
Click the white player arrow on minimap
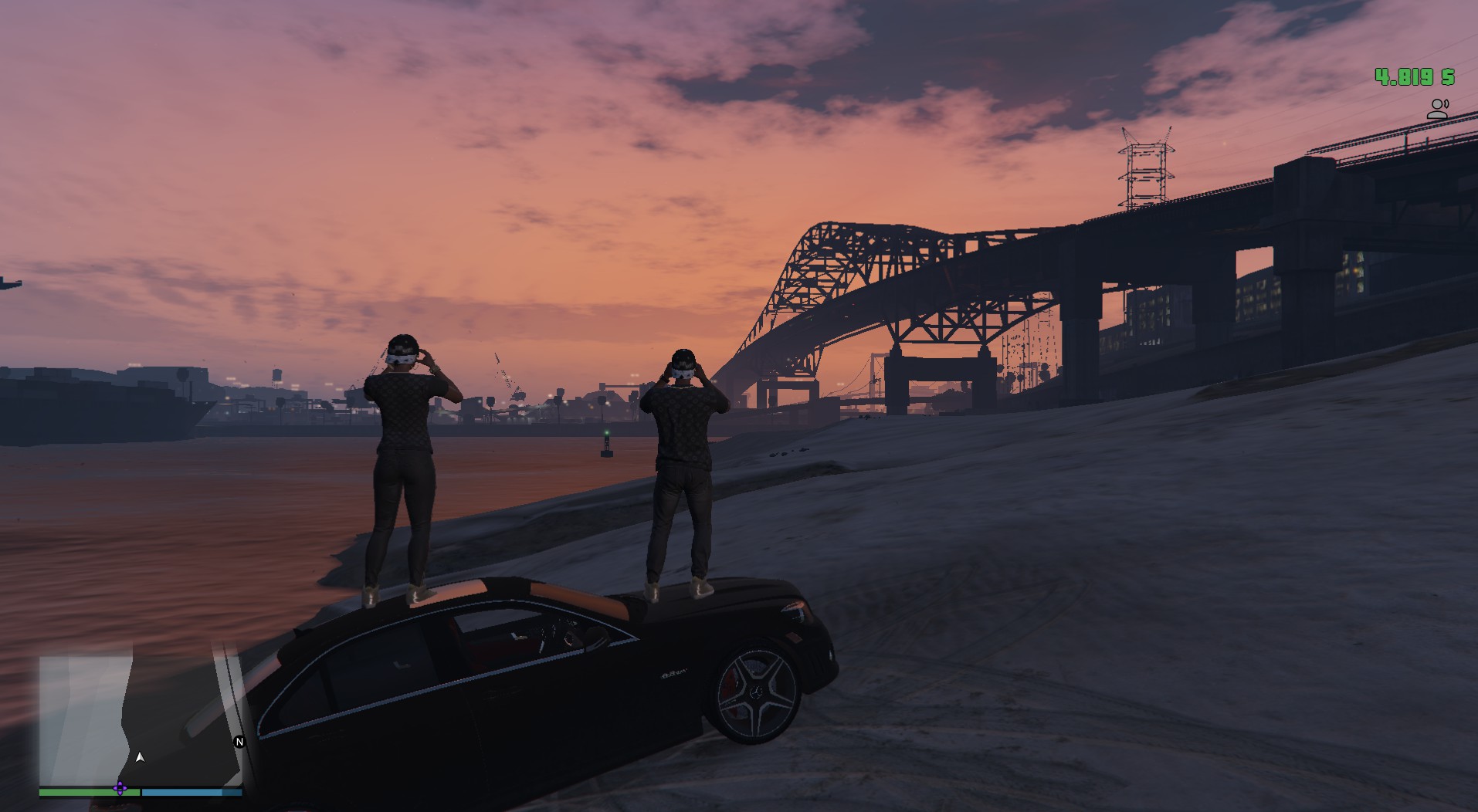click(x=140, y=757)
